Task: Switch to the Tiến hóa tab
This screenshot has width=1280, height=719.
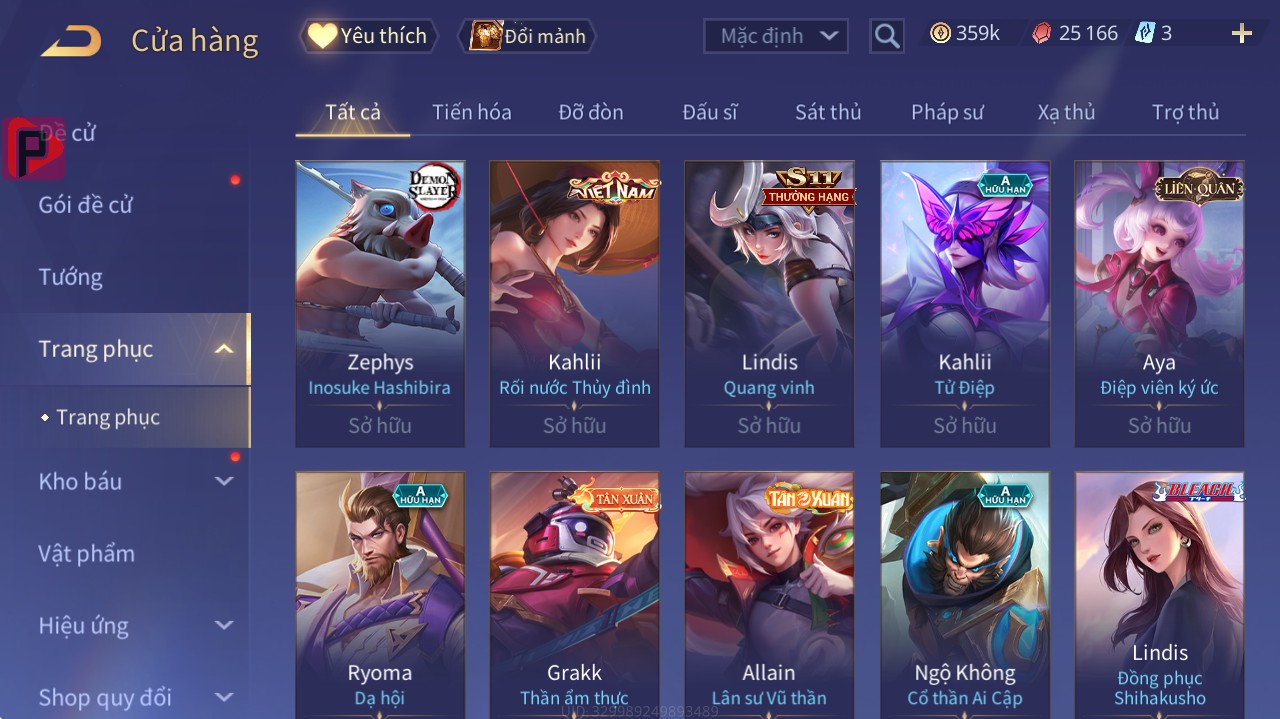Action: click(x=471, y=112)
